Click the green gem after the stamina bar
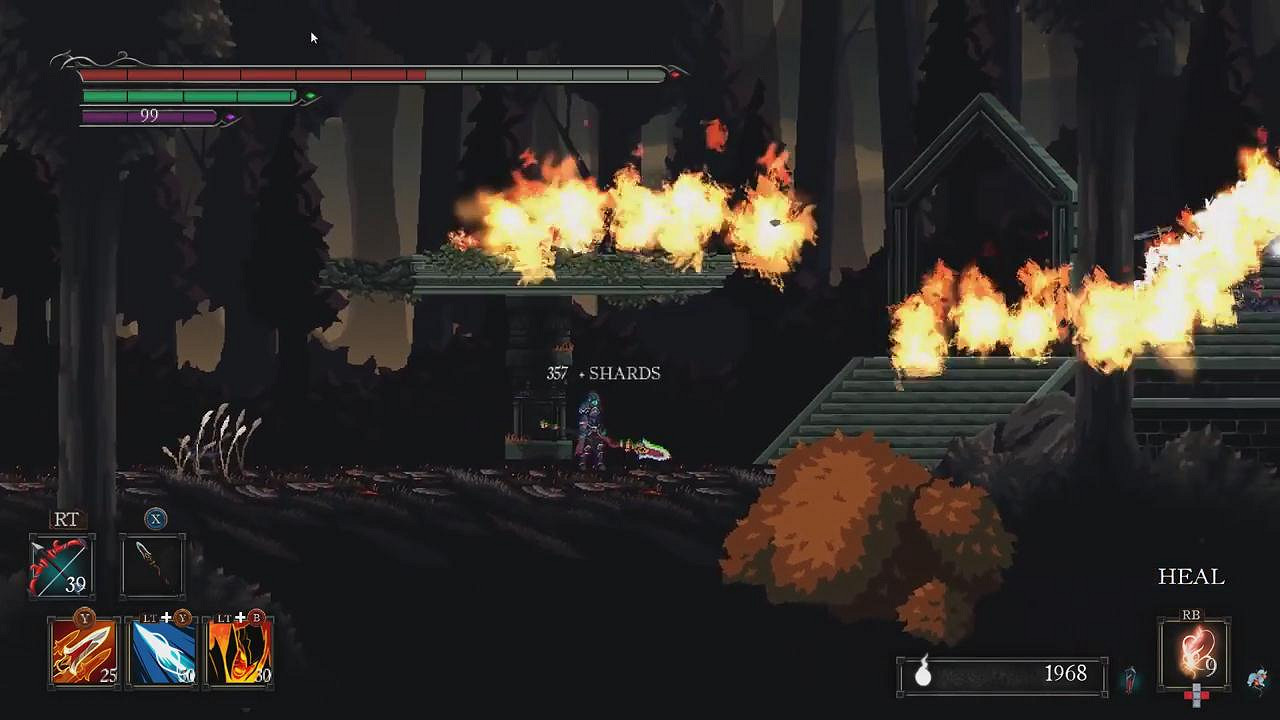1280x720 pixels. point(310,95)
